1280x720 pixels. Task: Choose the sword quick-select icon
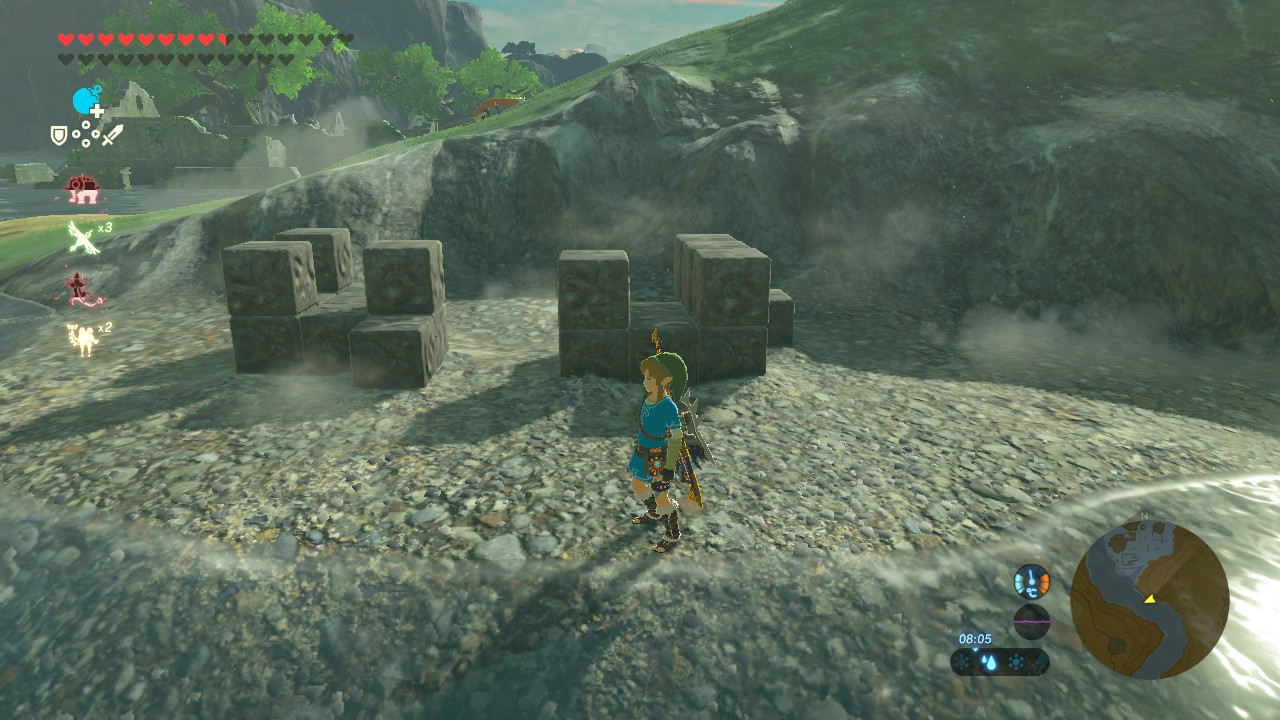click(x=113, y=135)
